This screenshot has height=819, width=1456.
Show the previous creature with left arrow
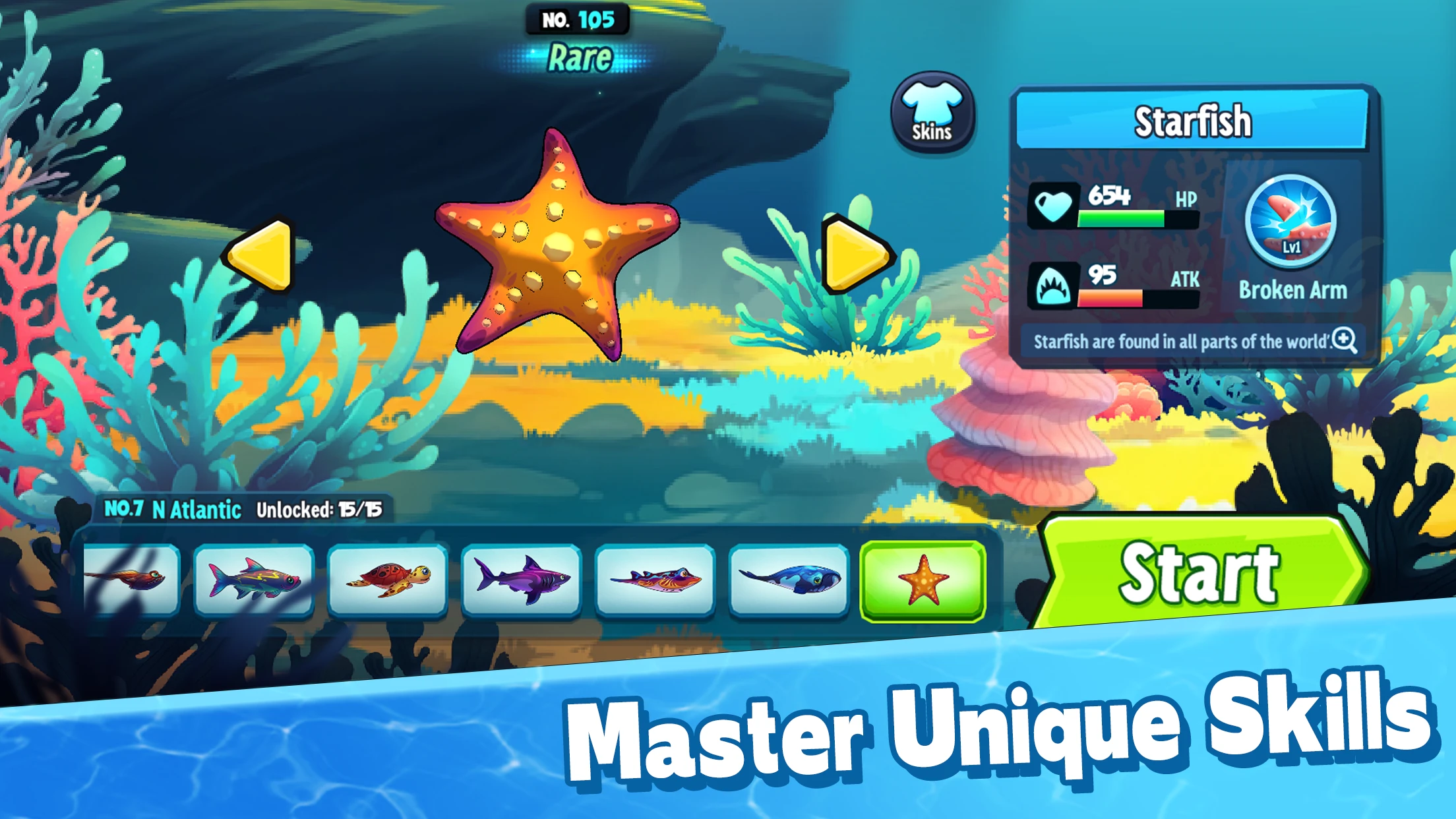coord(262,255)
